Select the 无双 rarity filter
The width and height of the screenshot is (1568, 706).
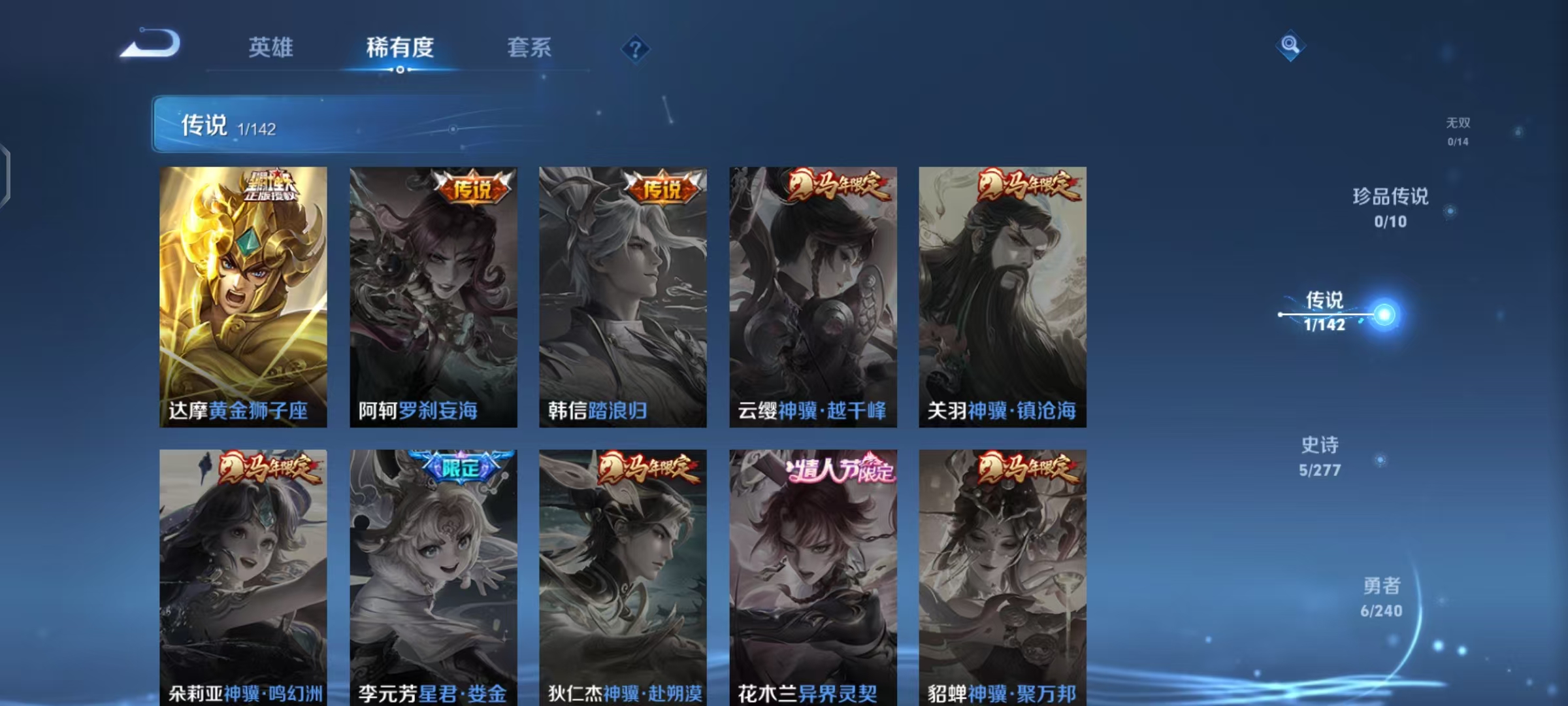click(x=1456, y=131)
